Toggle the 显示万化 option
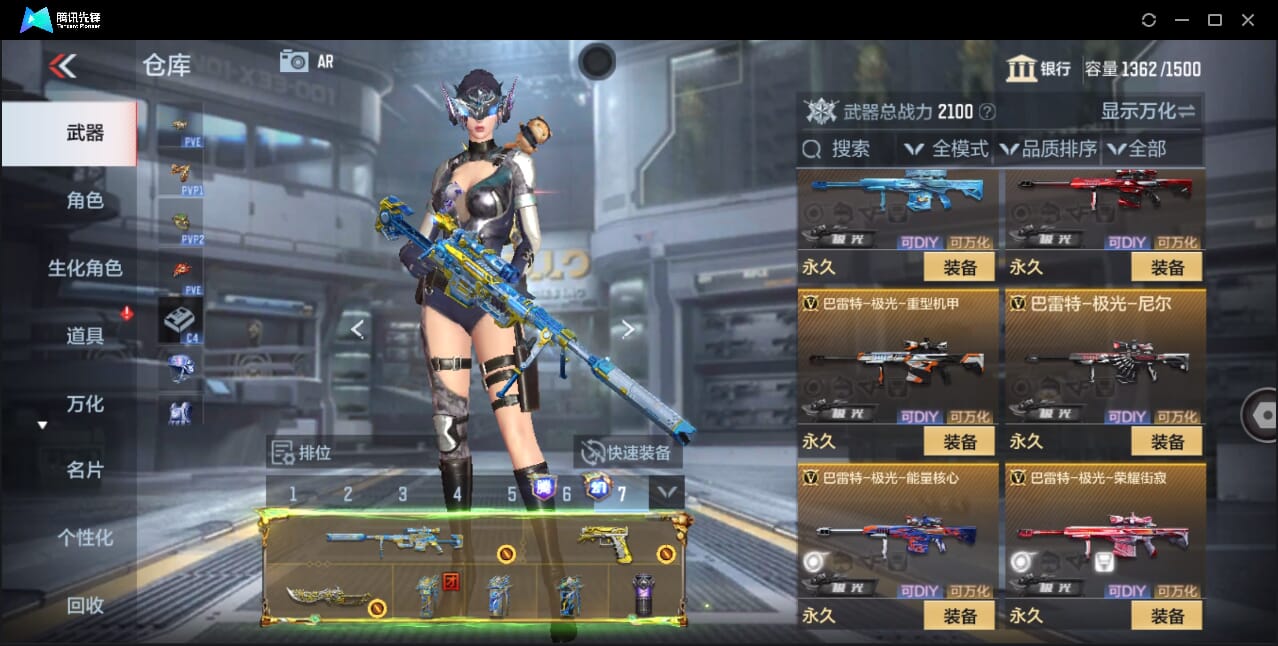Screen dimensions: 1278x646 click(x=1148, y=111)
